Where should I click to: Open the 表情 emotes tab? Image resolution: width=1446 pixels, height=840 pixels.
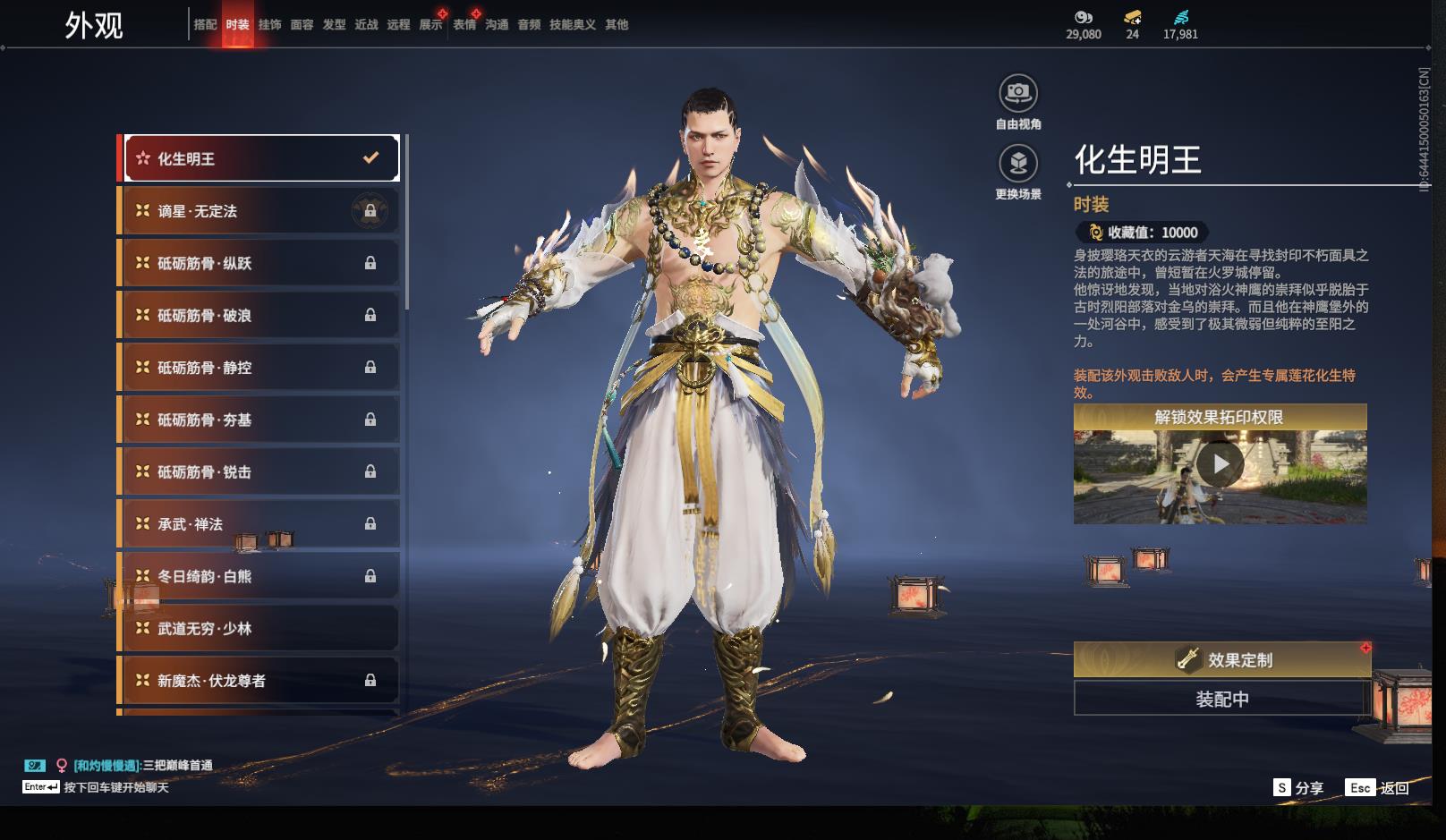464,25
